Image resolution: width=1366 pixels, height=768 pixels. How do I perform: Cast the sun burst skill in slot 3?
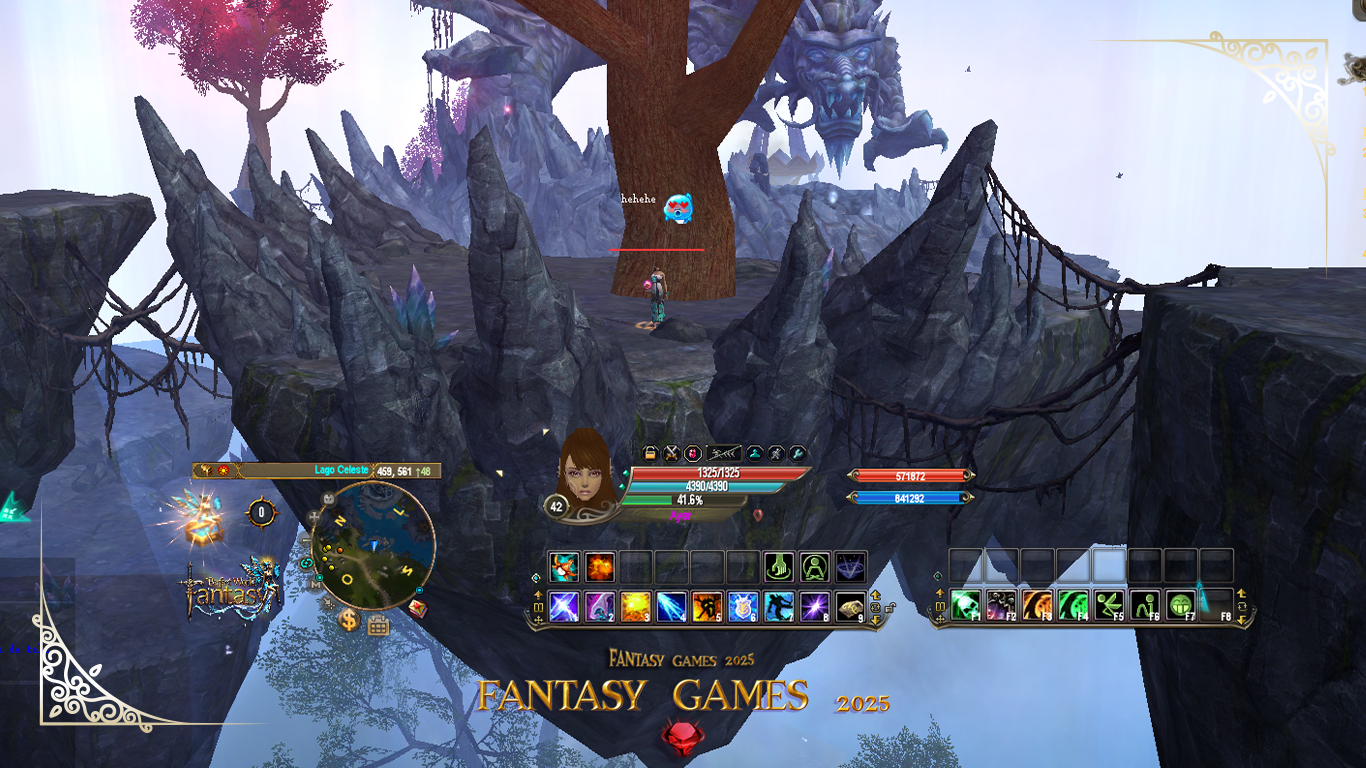click(636, 606)
